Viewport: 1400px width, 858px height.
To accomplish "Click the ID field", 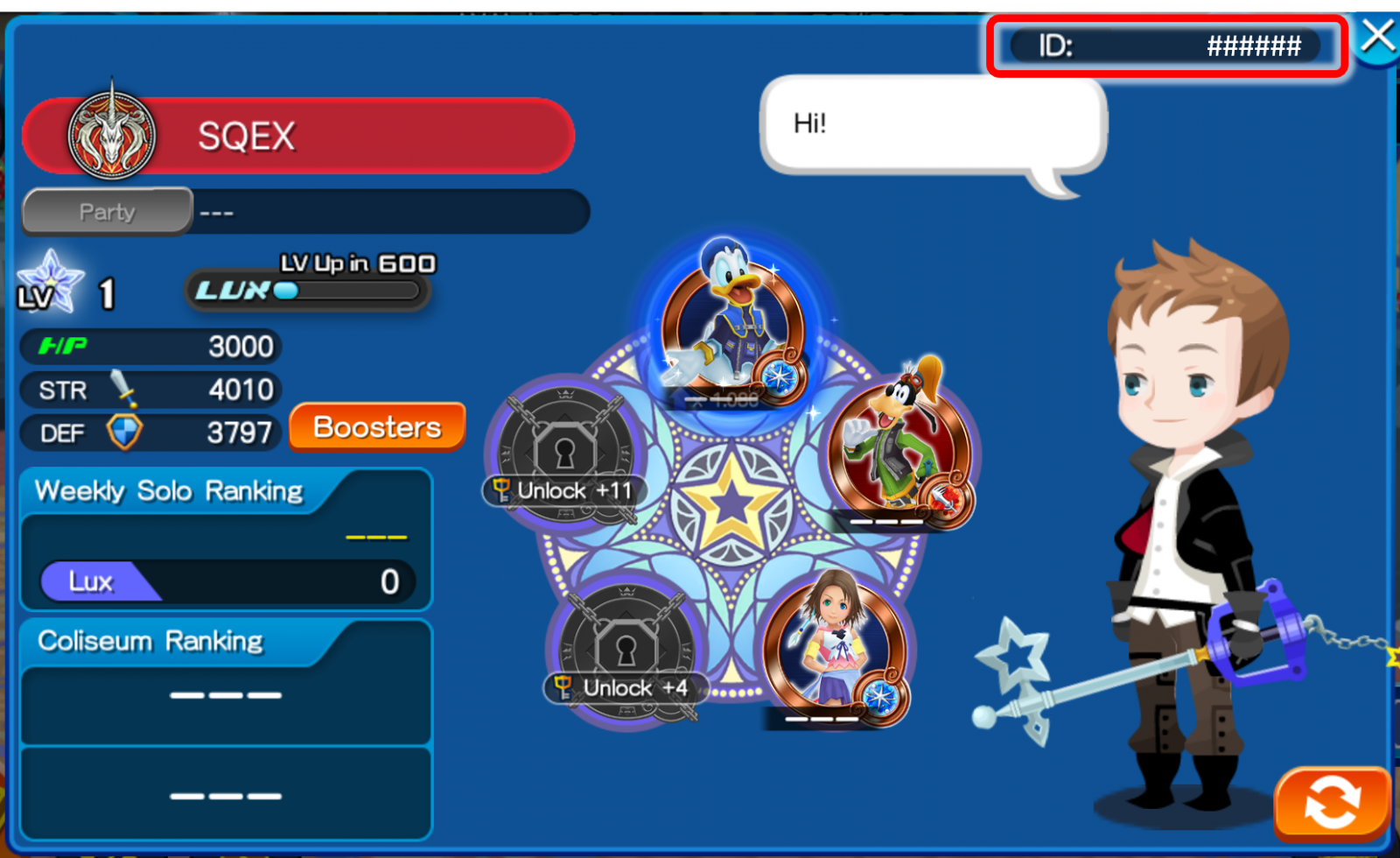I will 1166,46.
